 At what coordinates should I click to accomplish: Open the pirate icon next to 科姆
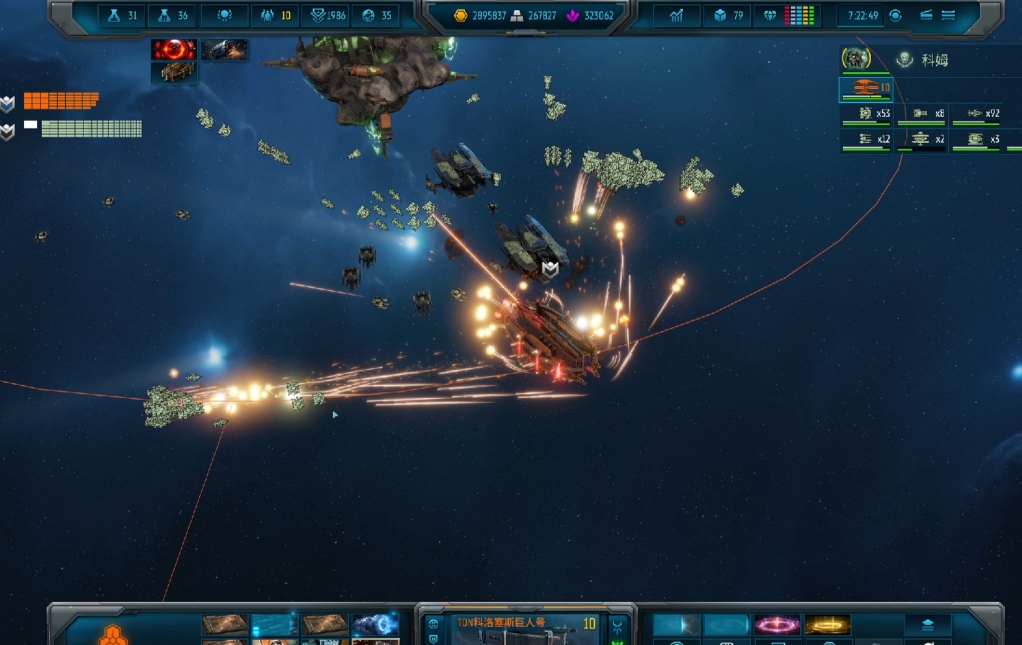905,60
